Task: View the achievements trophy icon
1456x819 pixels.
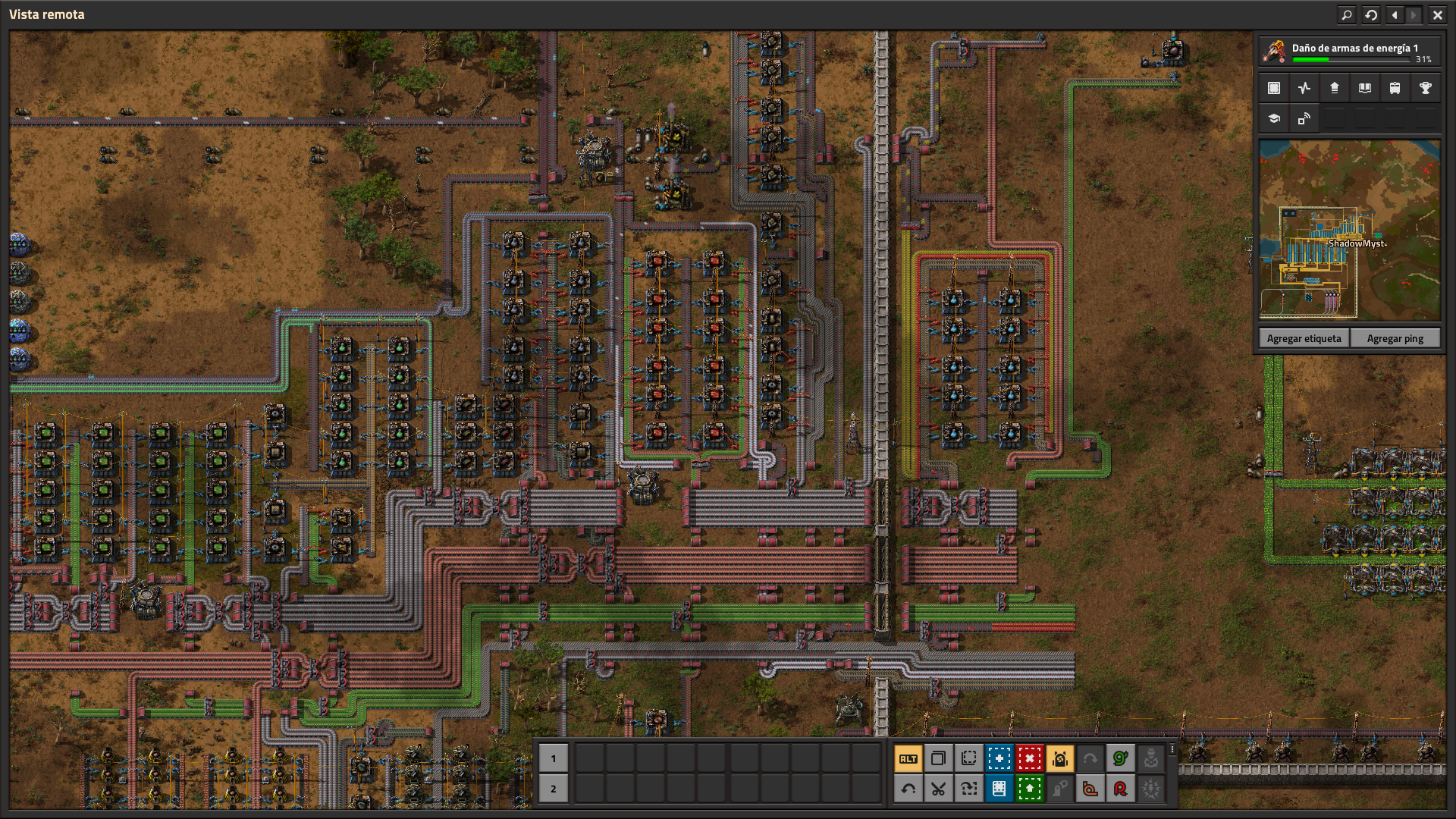Action: click(x=1425, y=88)
